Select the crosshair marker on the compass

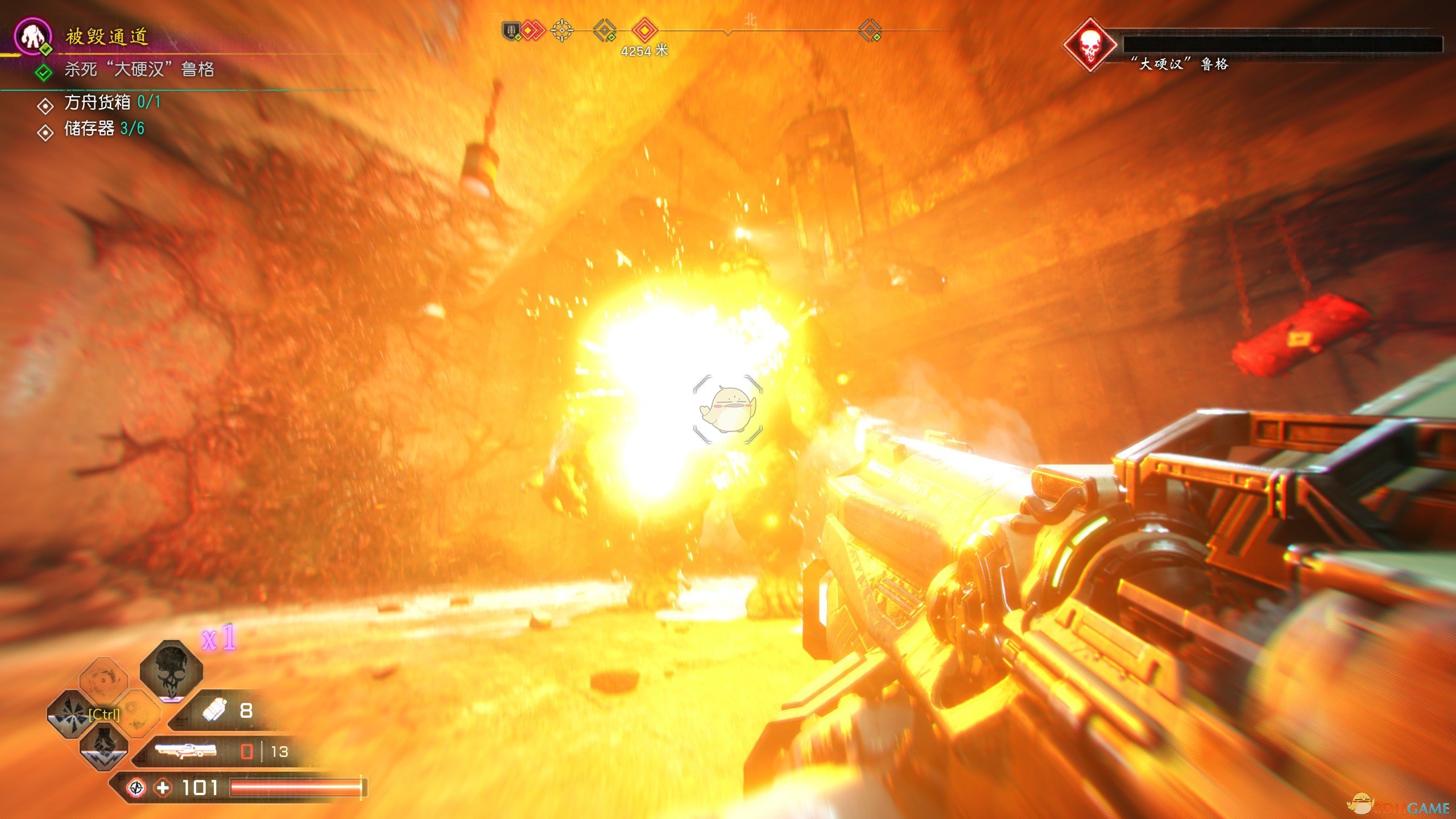[x=562, y=30]
